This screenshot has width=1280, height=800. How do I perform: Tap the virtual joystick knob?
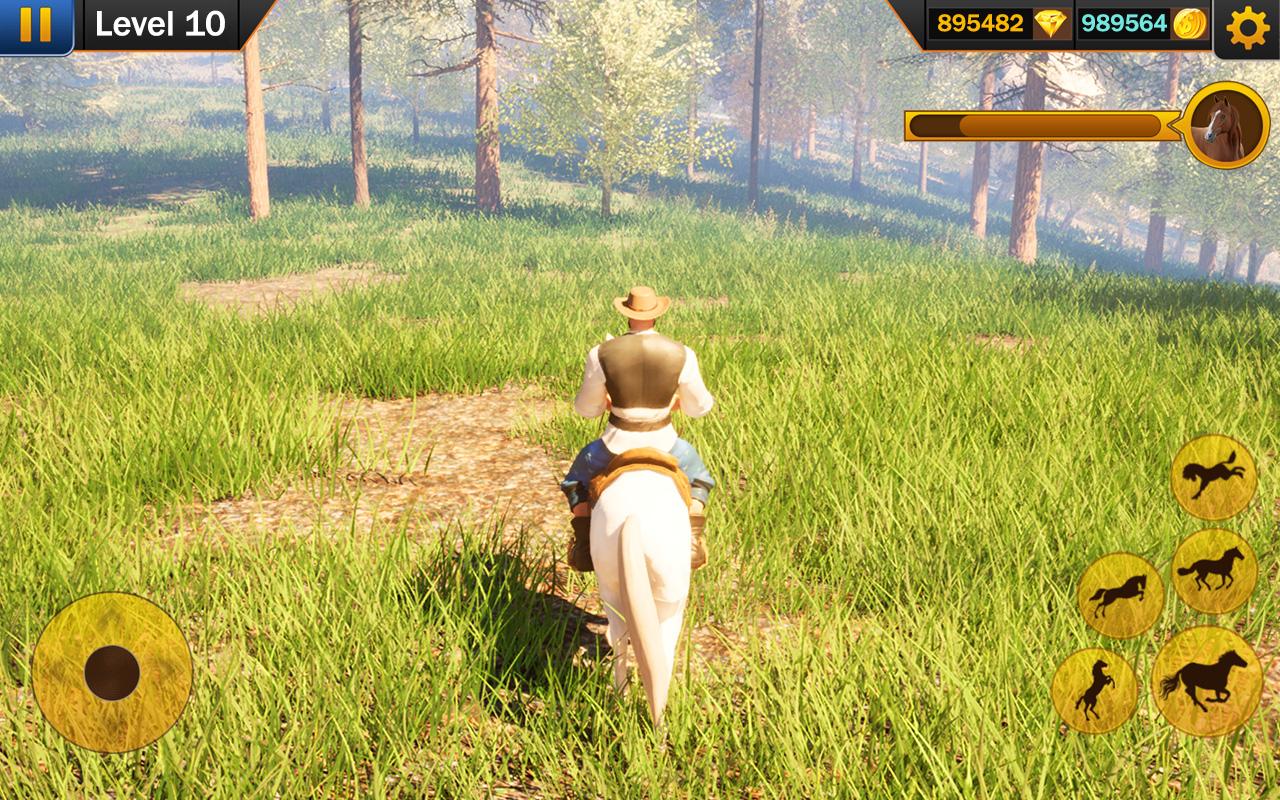coord(112,672)
